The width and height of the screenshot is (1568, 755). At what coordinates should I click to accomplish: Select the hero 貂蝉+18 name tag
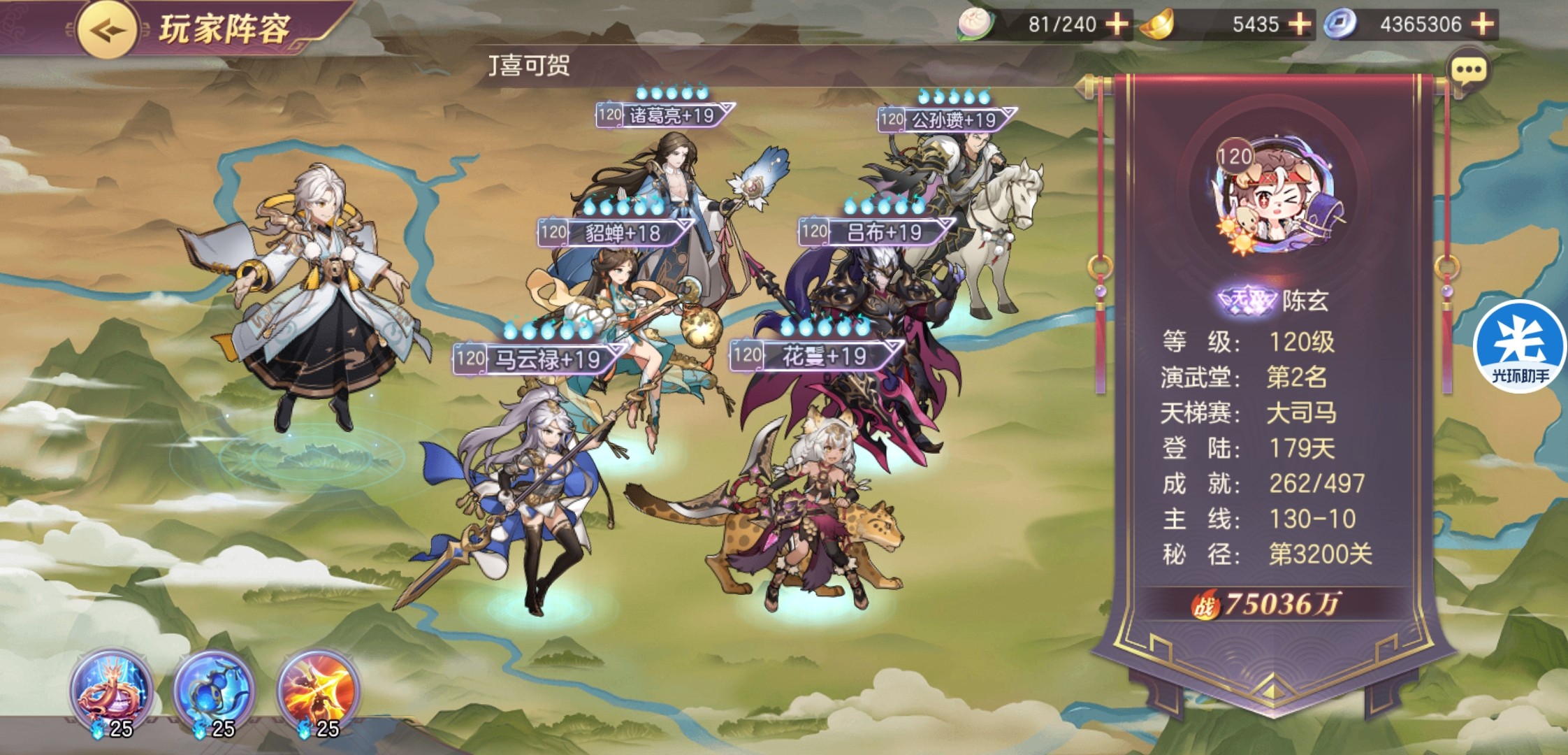[x=614, y=233]
